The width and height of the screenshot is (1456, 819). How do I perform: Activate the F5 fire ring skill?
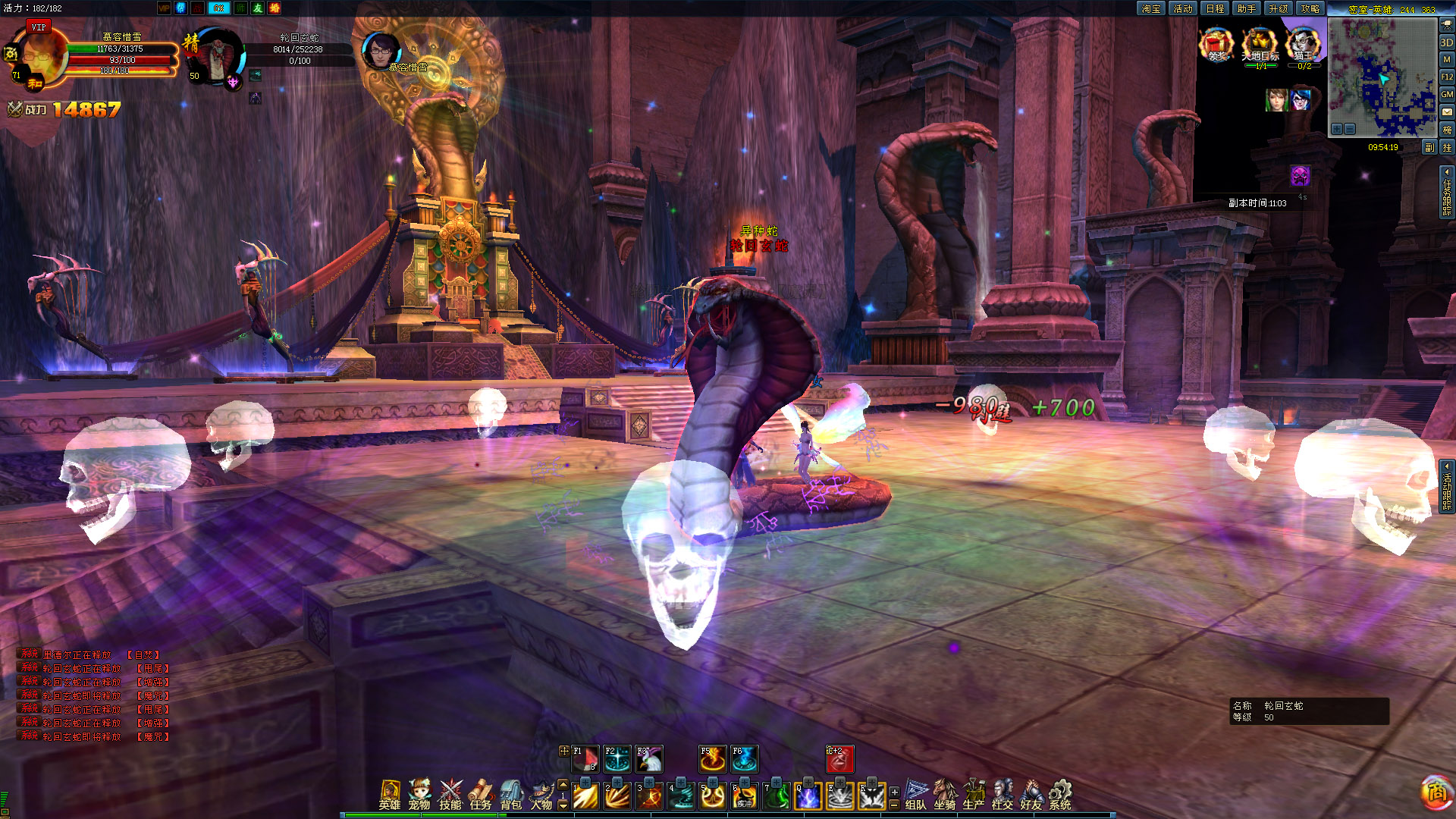pyautogui.click(x=713, y=759)
